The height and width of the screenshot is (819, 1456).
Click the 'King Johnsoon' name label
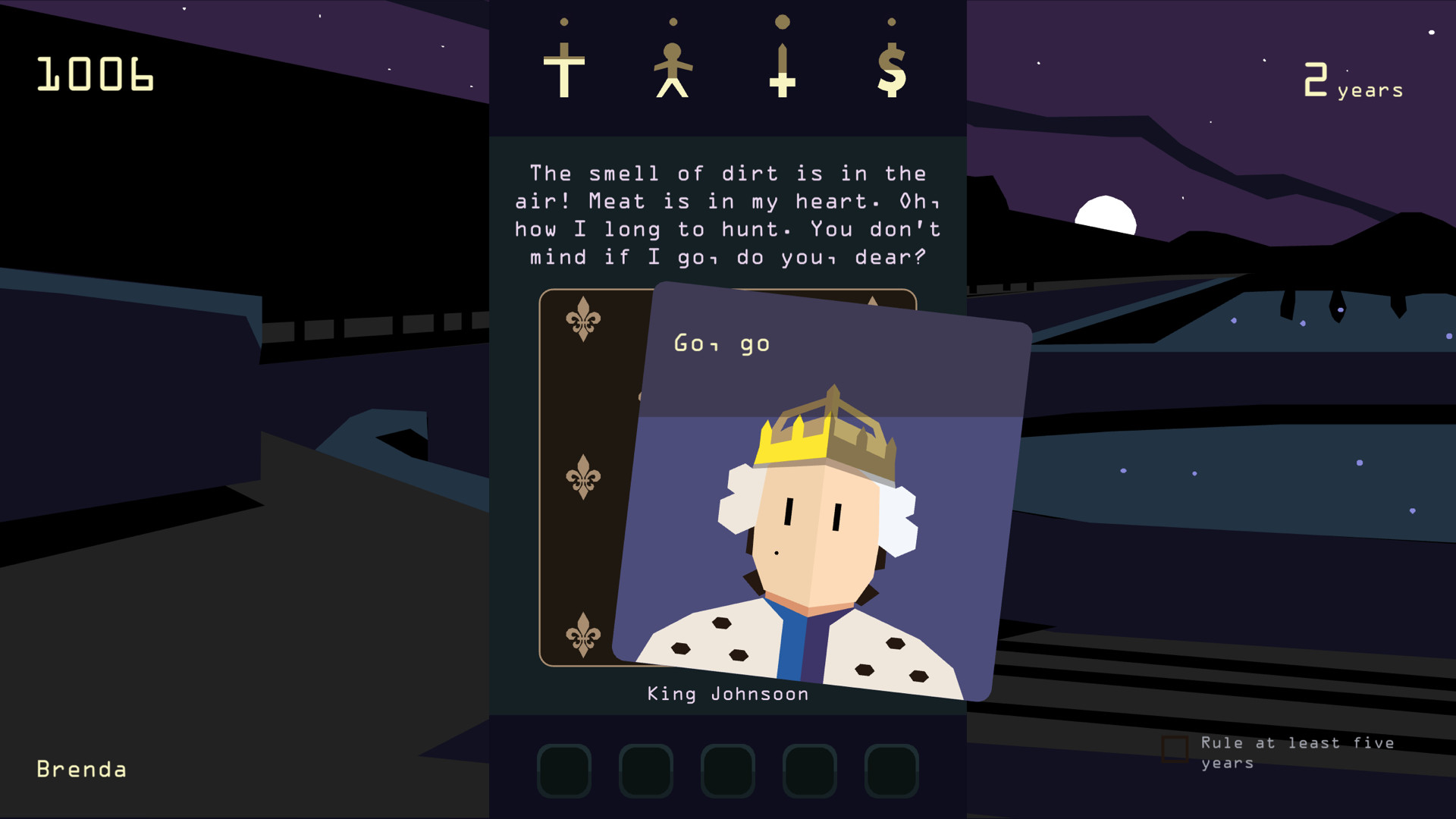pos(727,693)
